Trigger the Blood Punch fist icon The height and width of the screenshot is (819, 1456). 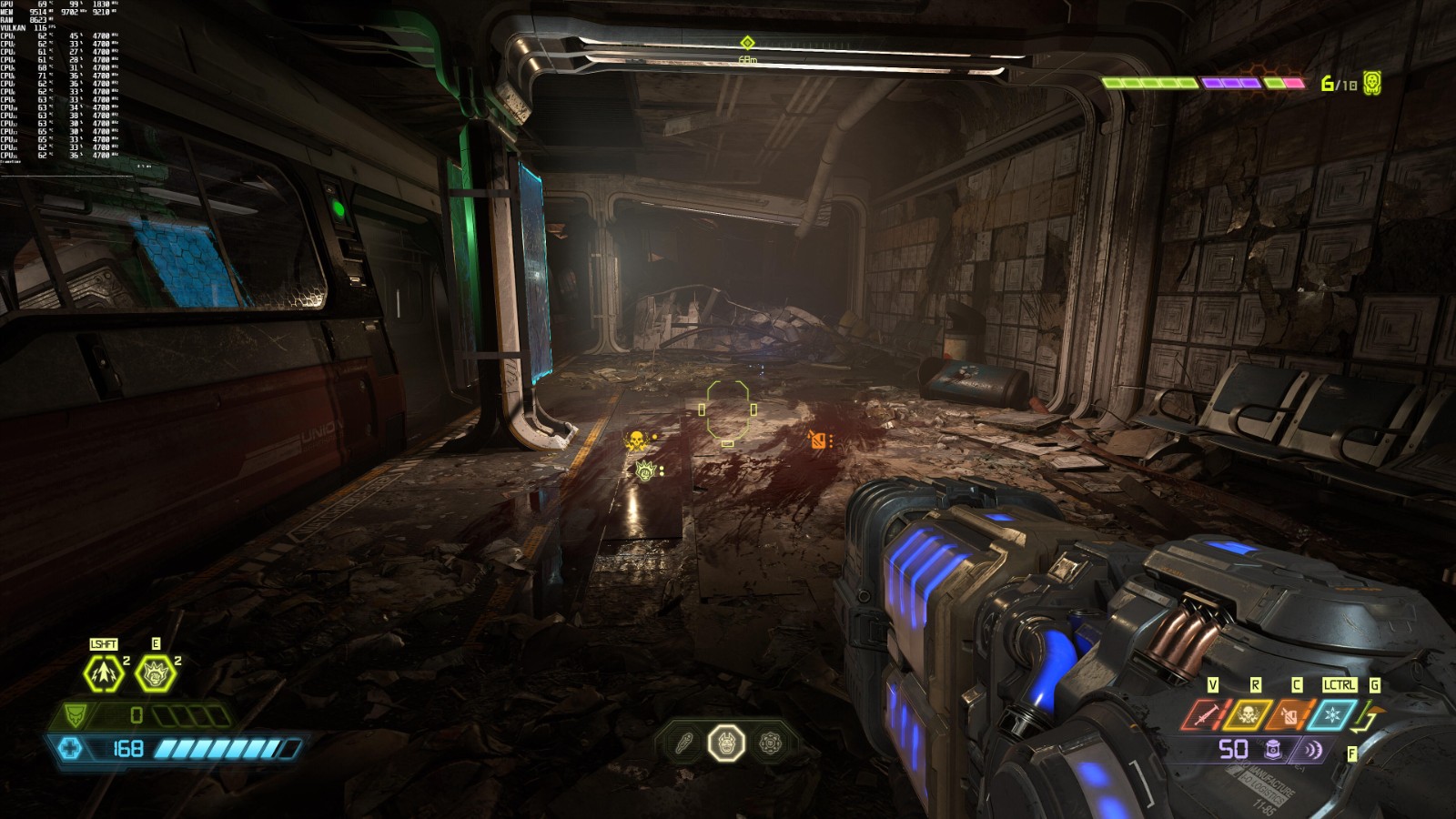(155, 673)
